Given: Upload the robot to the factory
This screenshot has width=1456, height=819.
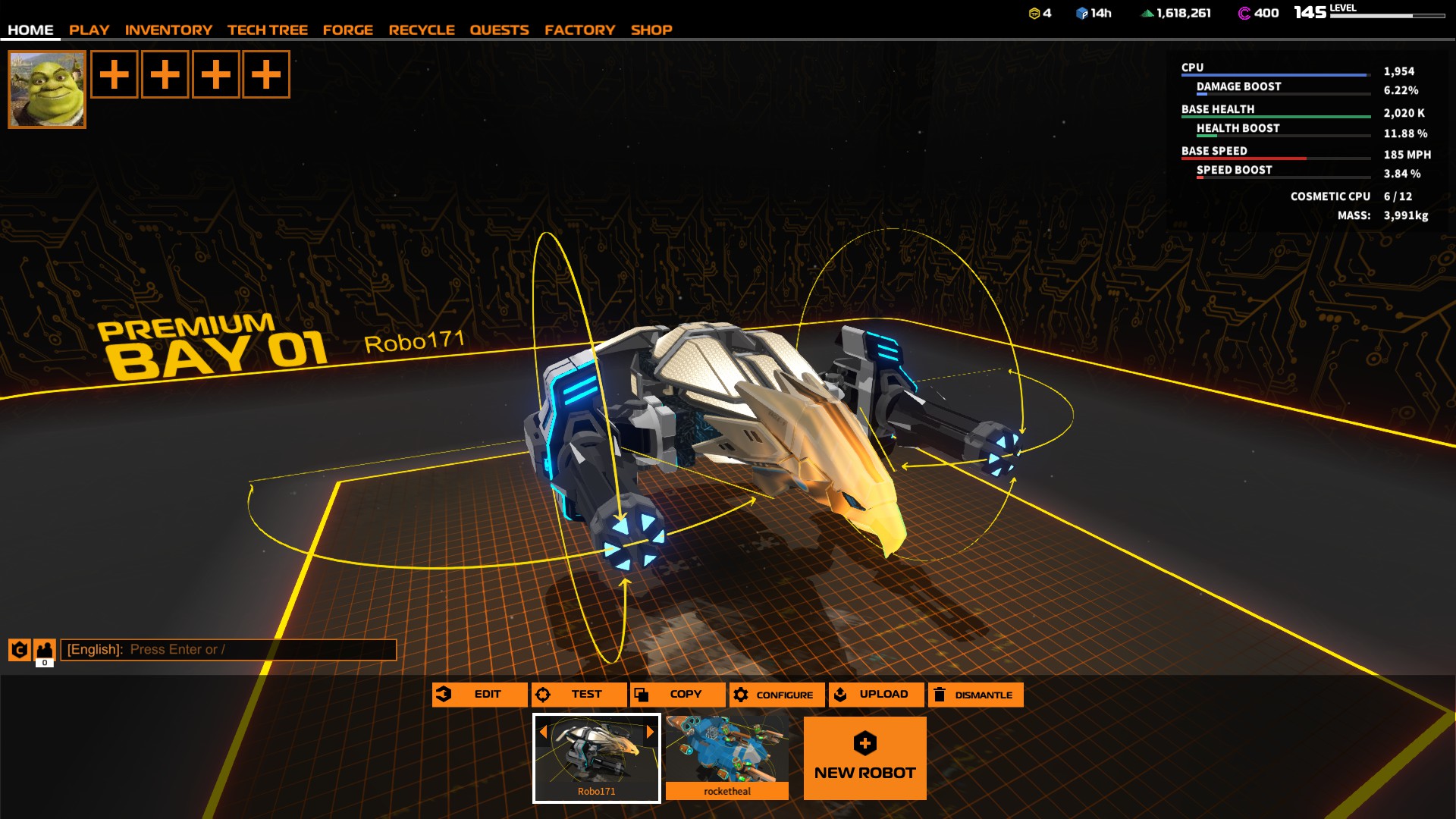Looking at the screenshot, I should [876, 695].
